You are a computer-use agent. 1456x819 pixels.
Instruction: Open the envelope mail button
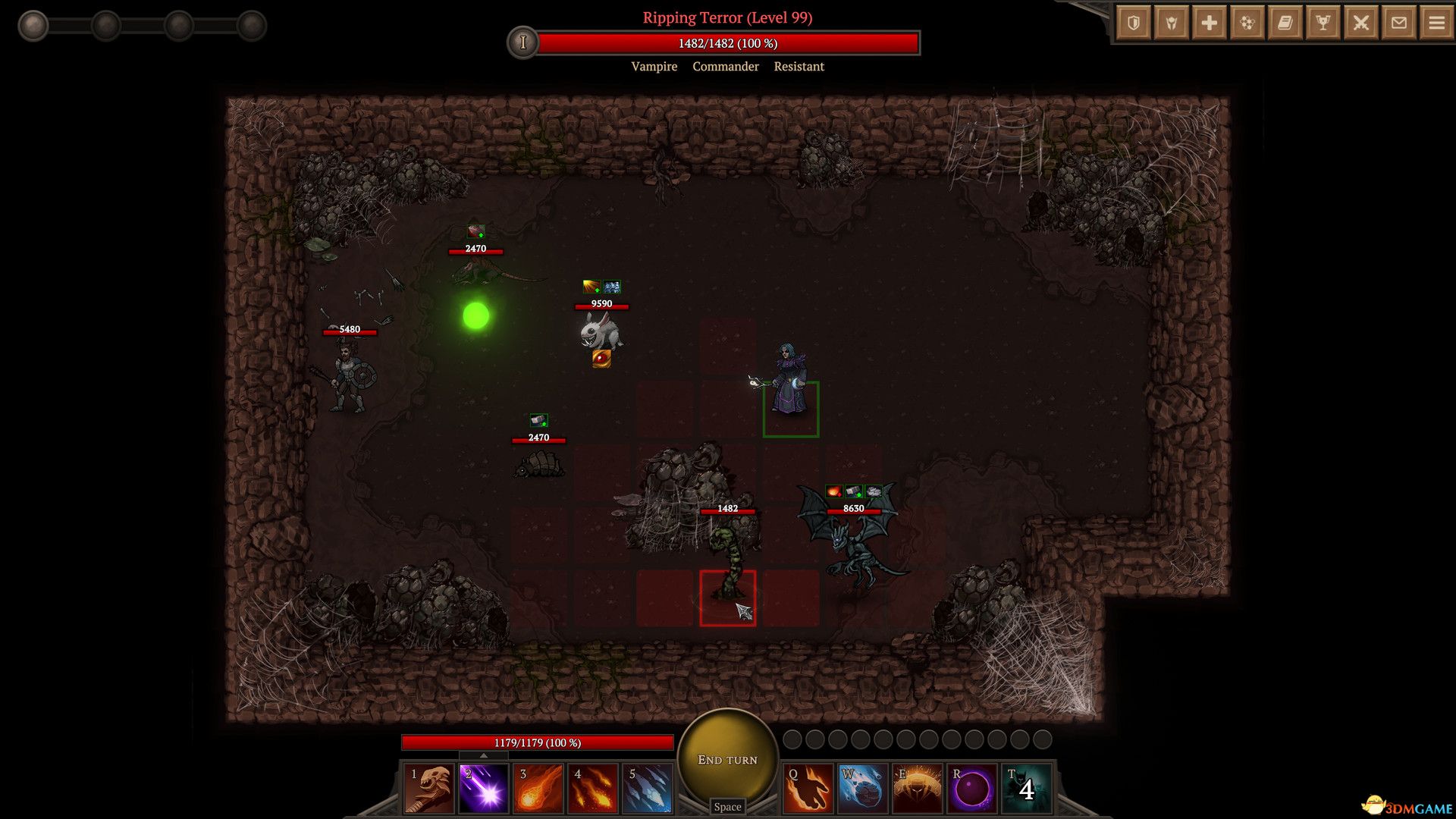(x=1399, y=23)
